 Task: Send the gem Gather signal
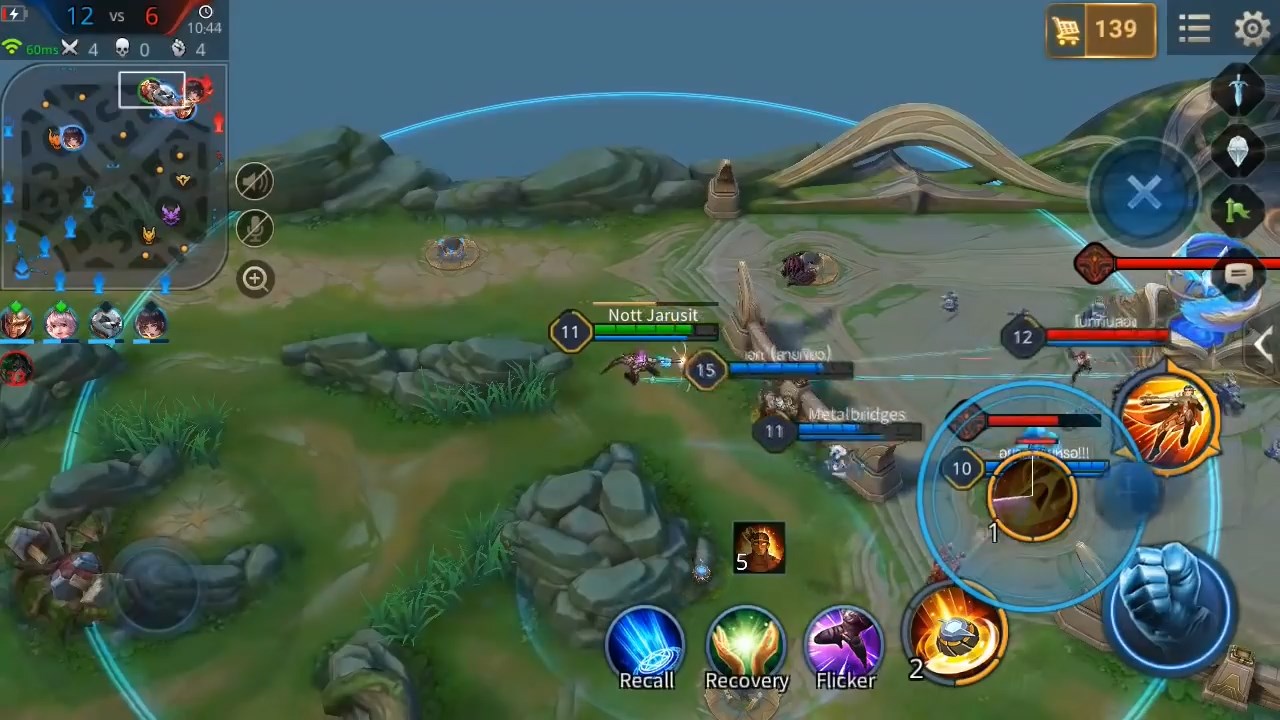[1237, 151]
